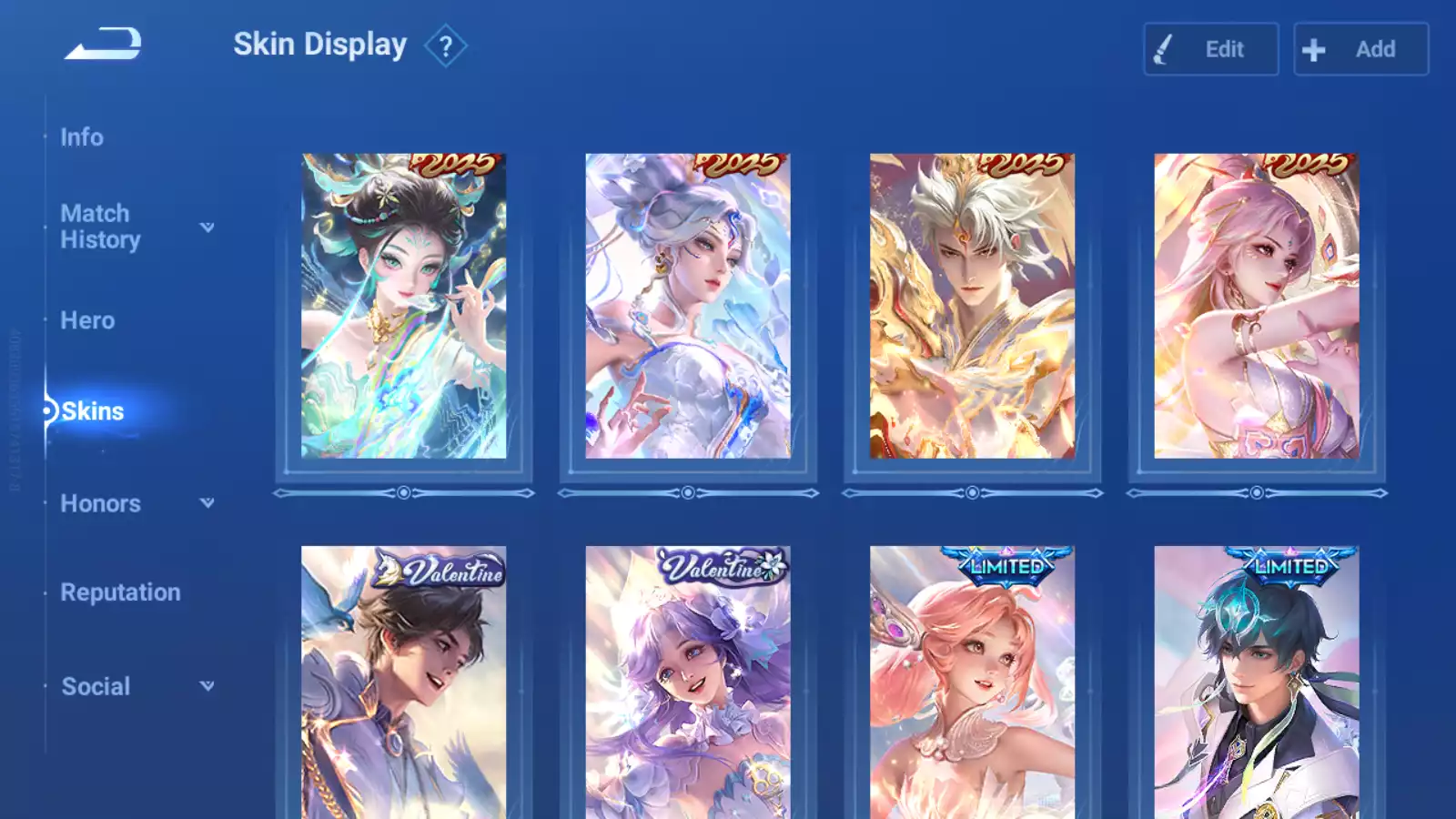Go back using the arrow button

click(103, 44)
